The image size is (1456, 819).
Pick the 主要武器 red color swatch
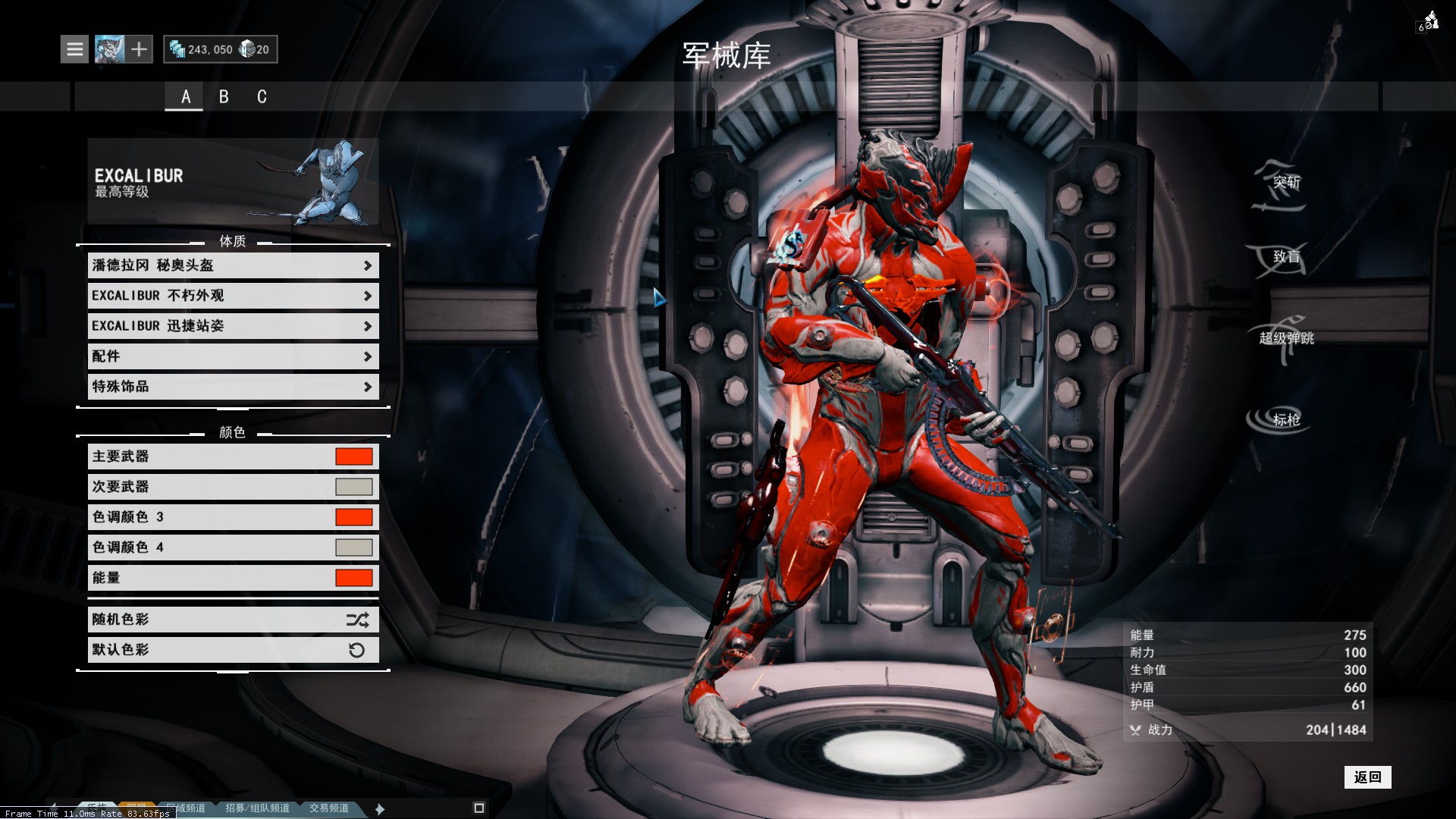pos(353,457)
